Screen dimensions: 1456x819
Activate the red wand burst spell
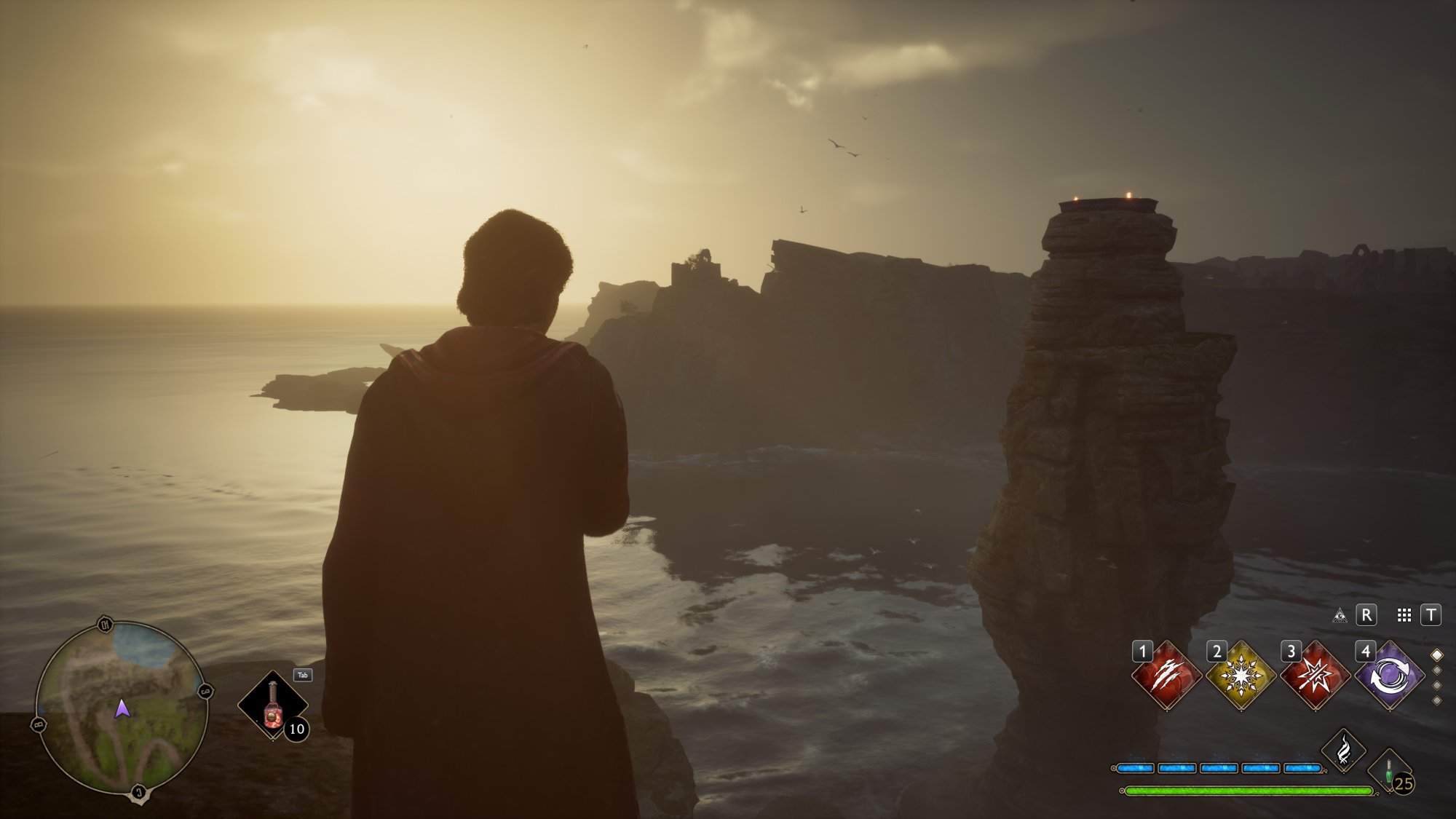(1315, 676)
